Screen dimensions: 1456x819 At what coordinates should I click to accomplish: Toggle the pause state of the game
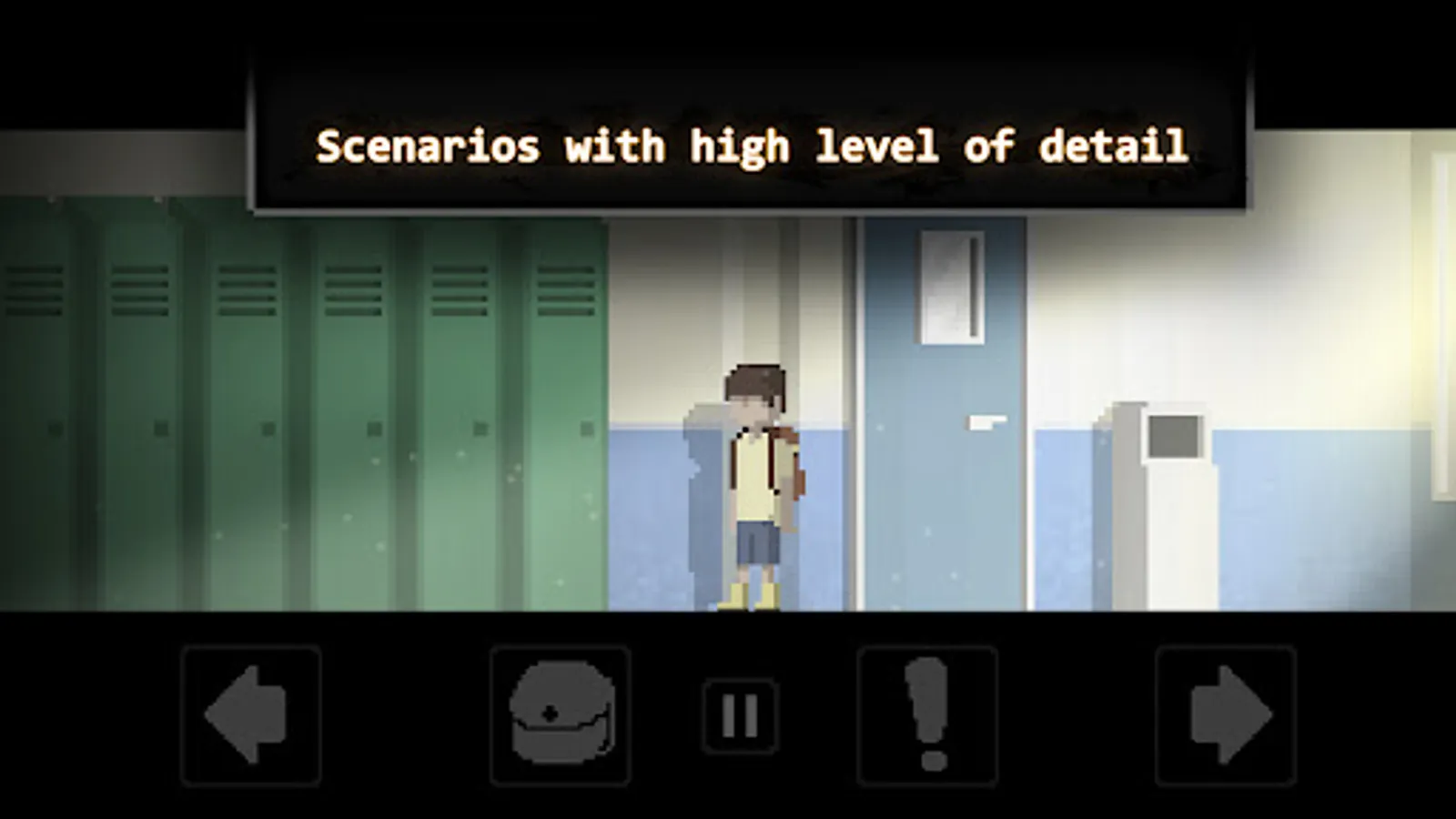tap(739, 714)
